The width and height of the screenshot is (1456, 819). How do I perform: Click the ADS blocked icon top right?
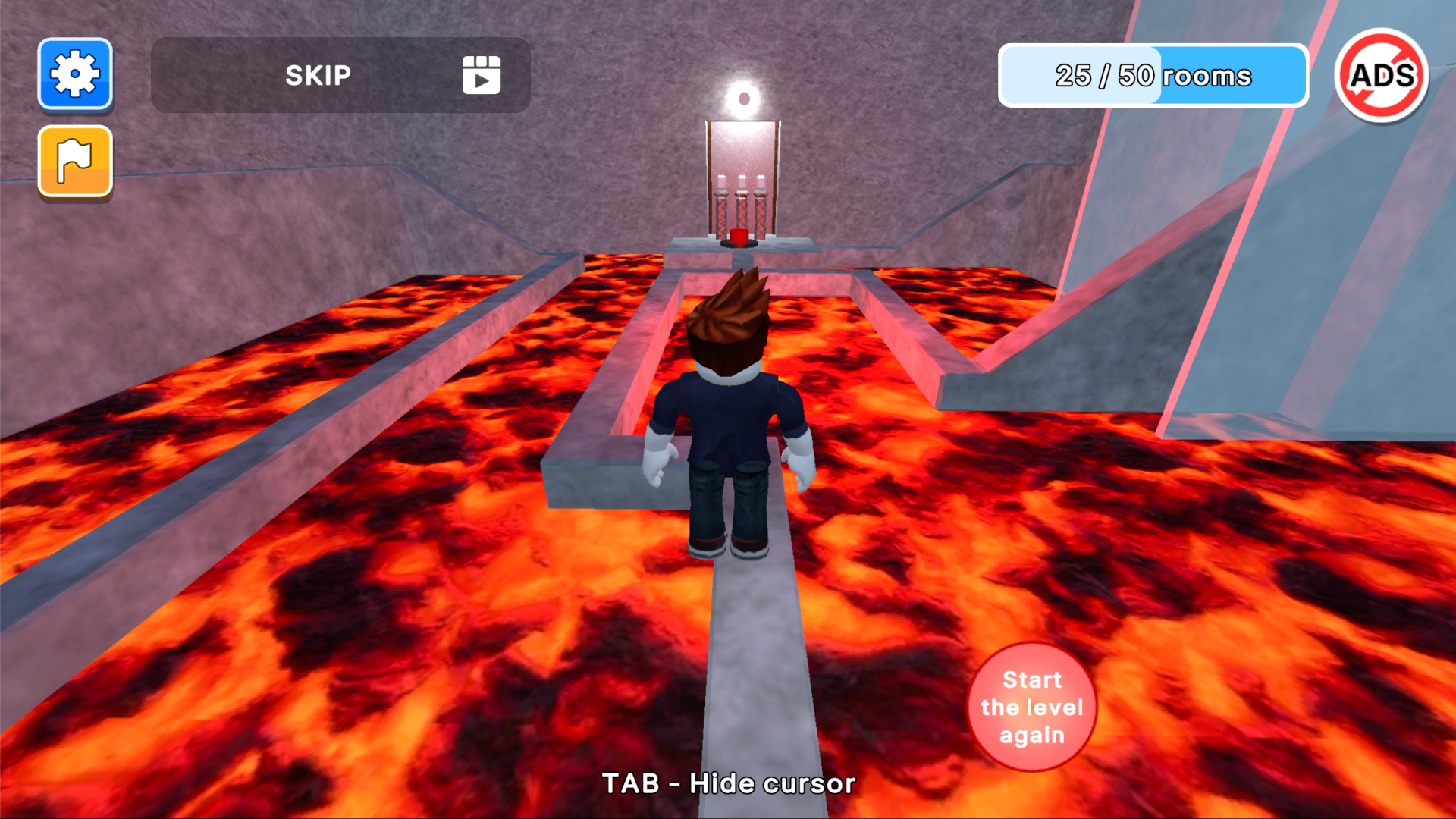[x=1383, y=75]
